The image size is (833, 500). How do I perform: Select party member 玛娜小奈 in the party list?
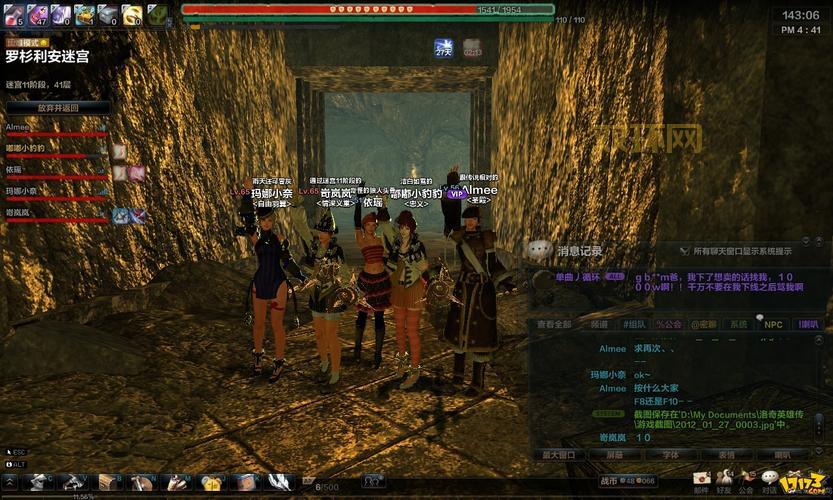coord(21,190)
